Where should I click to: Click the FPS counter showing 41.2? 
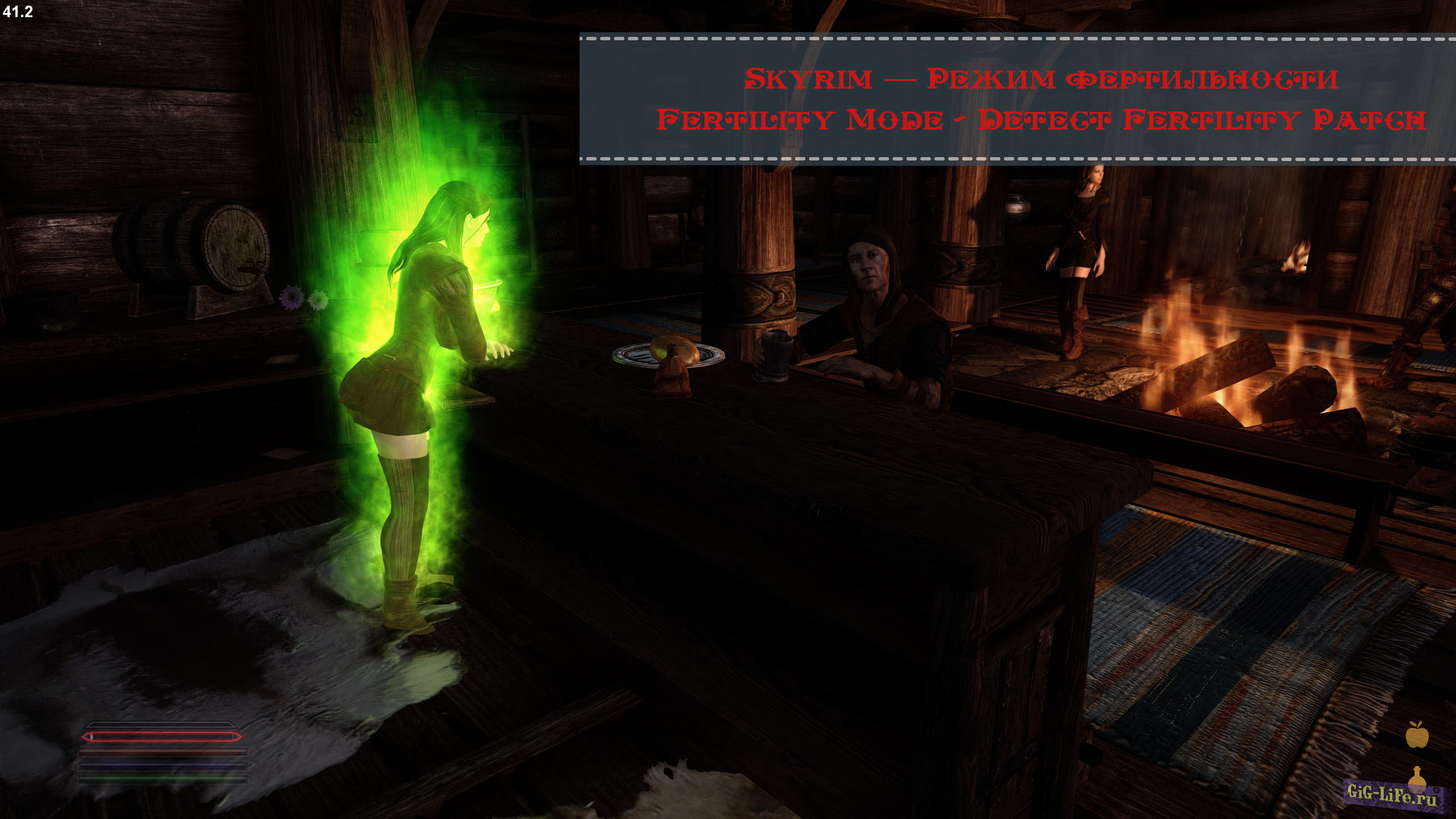point(17,13)
